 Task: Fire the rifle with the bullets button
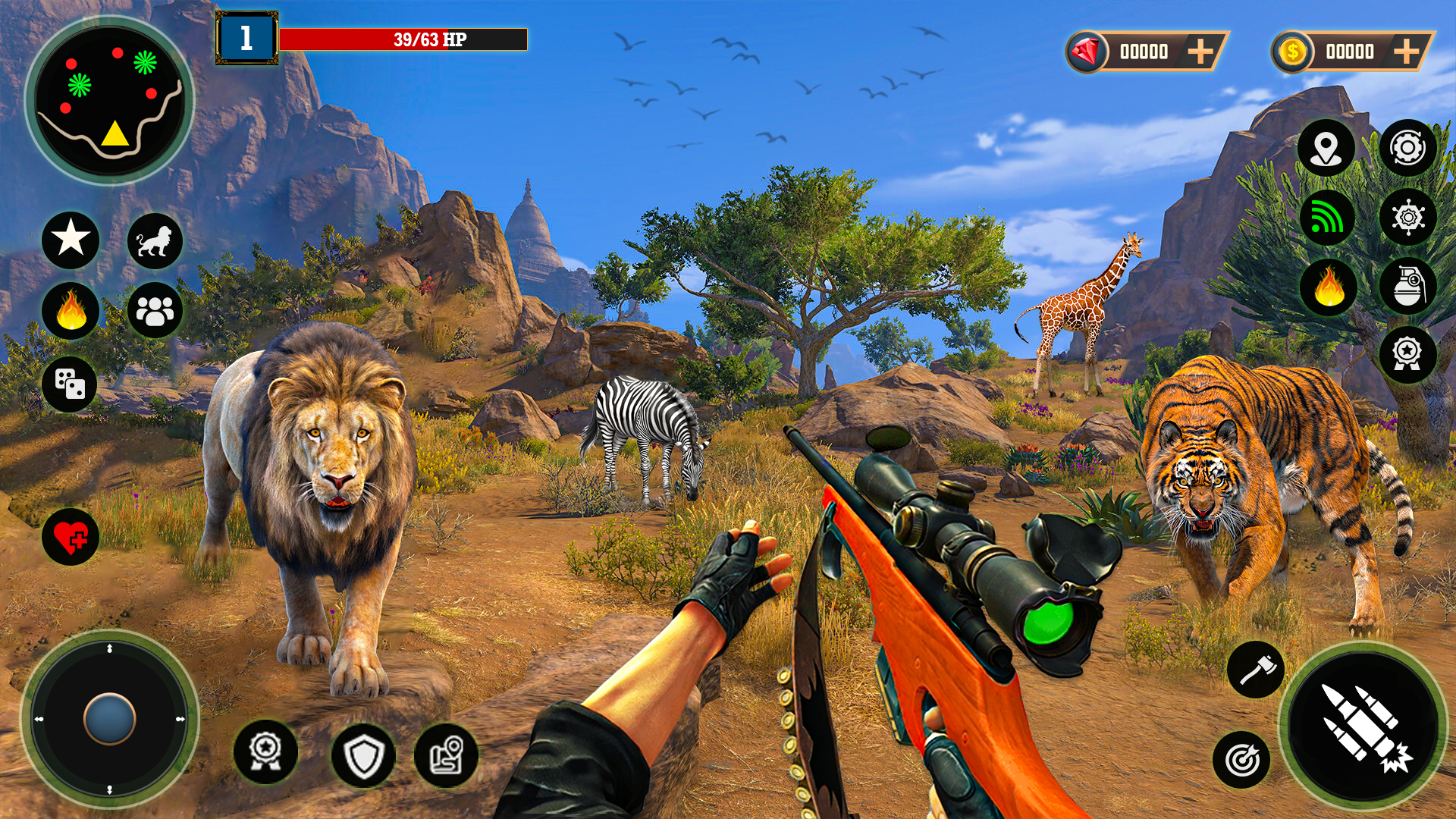coord(1363,725)
